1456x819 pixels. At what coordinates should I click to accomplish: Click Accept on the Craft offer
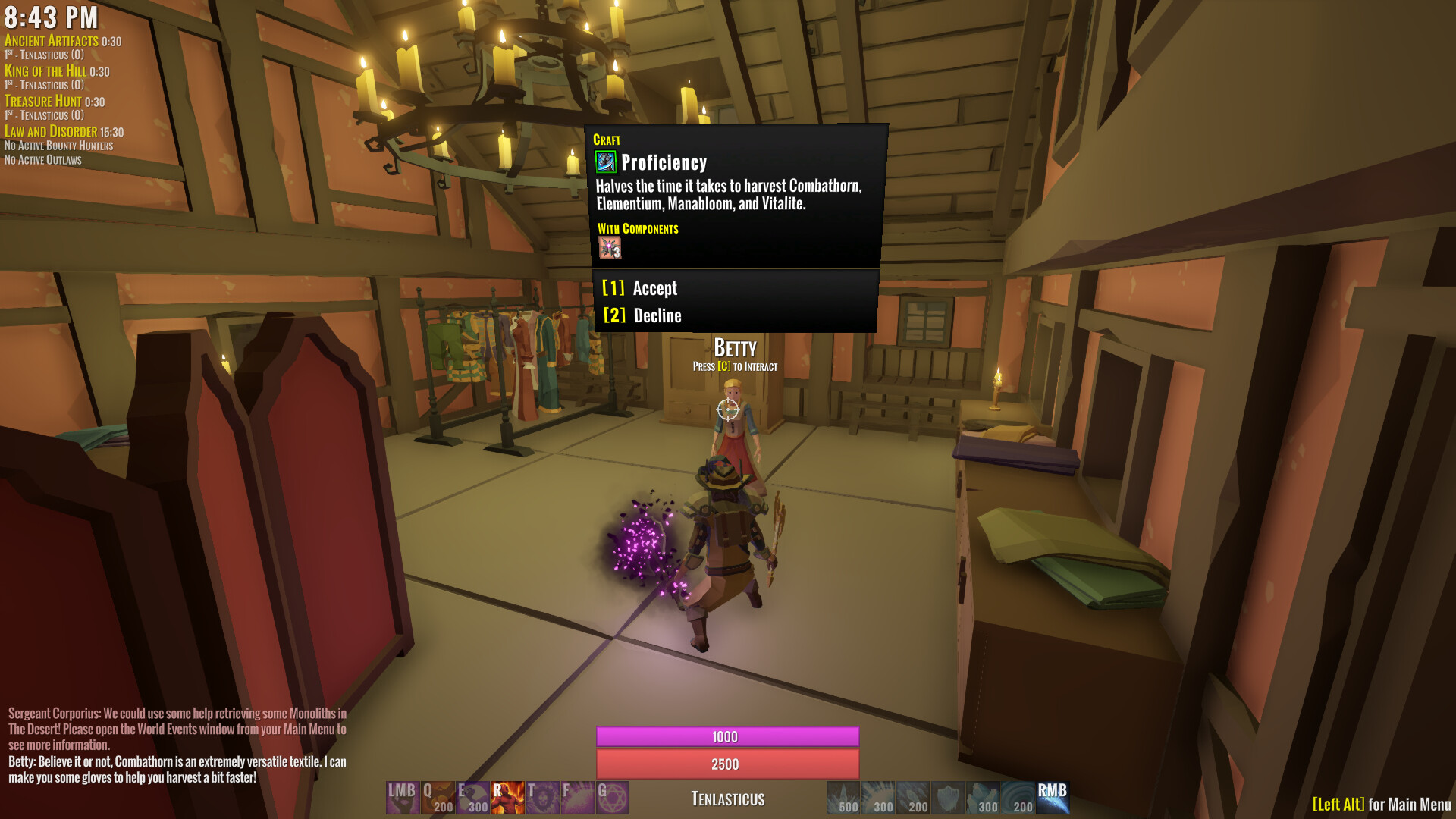point(639,288)
